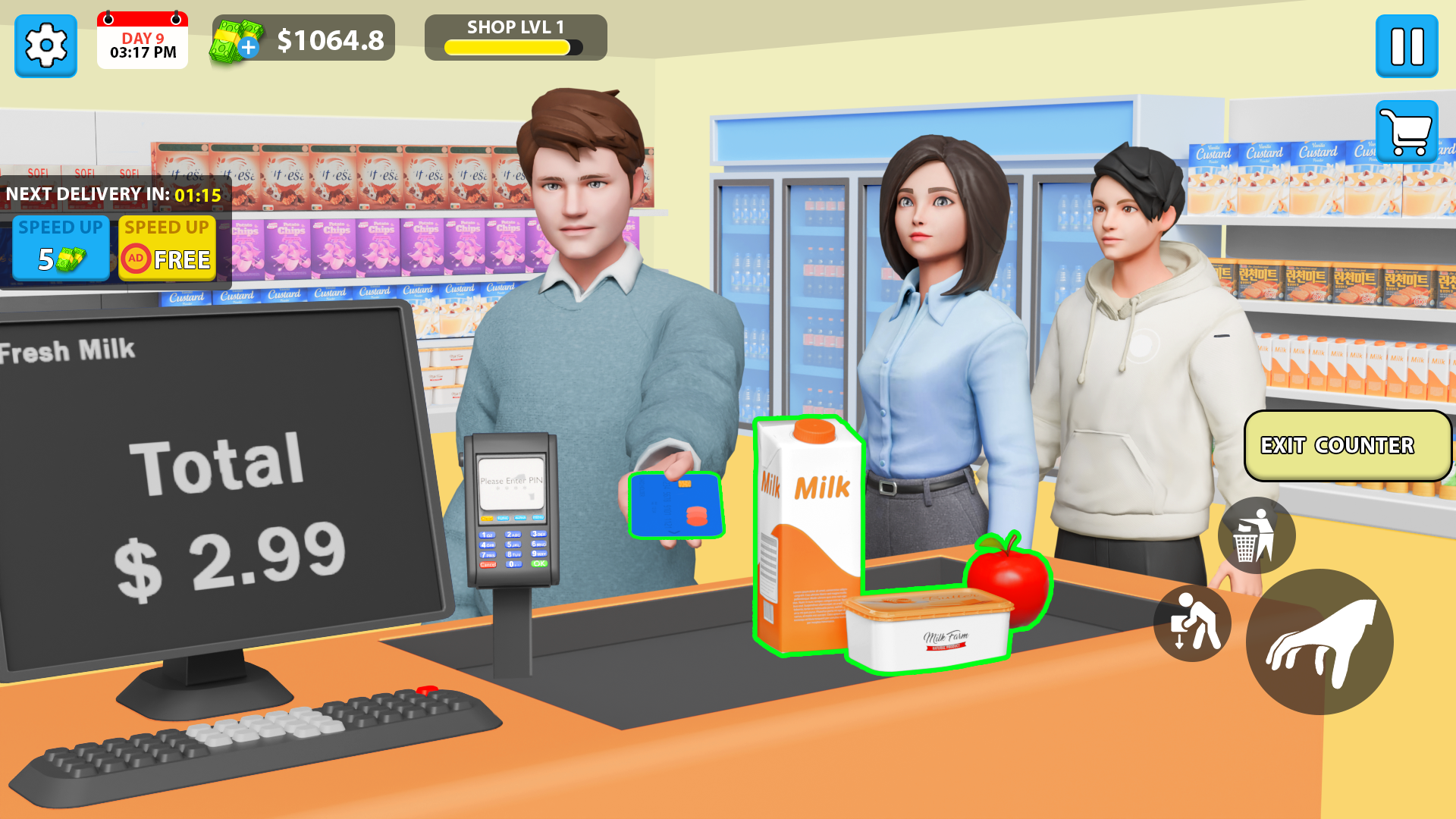
Task: Open the shopping cart panel
Action: click(x=1407, y=130)
